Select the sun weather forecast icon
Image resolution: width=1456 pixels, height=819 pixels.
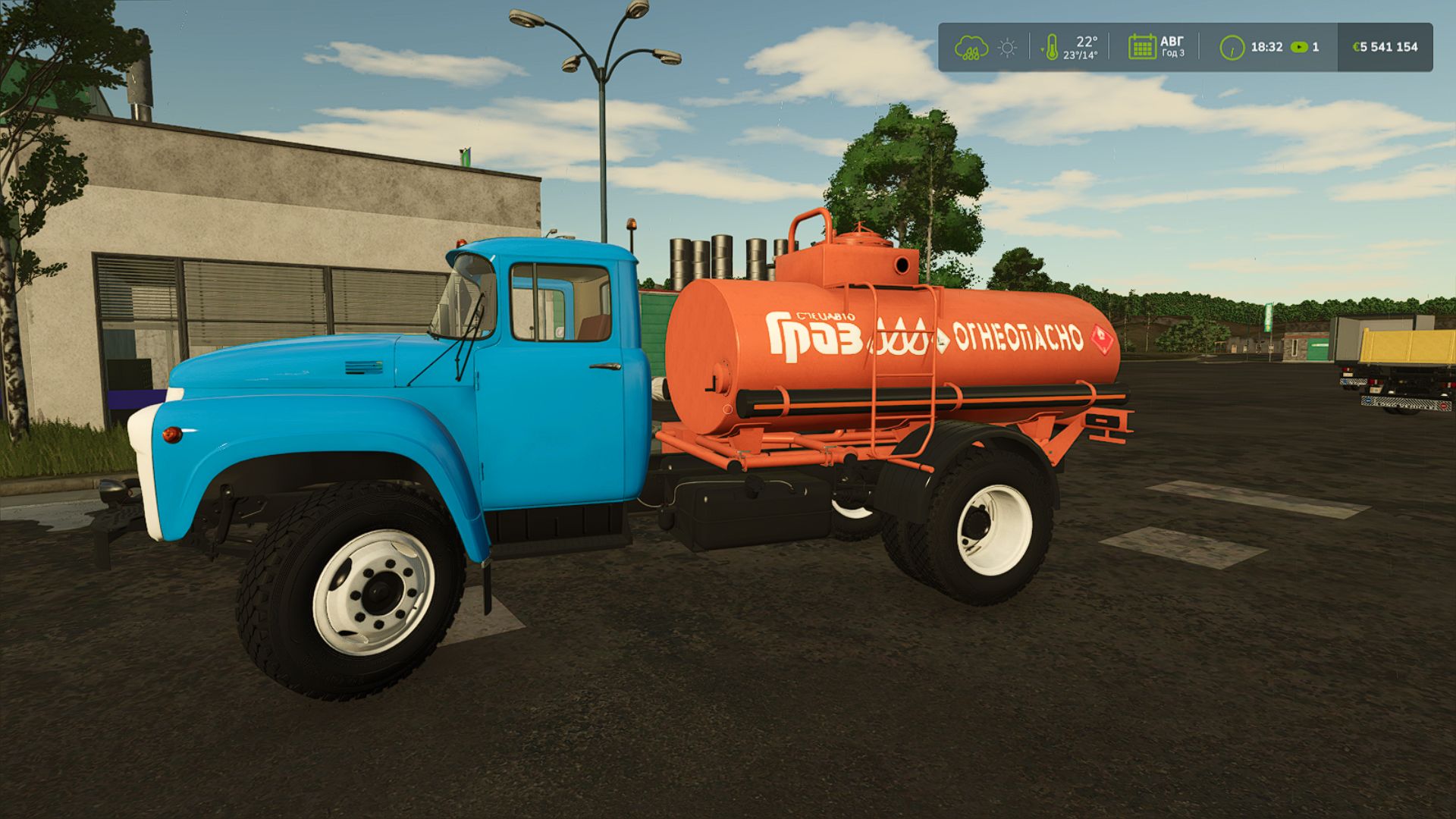coord(1006,47)
